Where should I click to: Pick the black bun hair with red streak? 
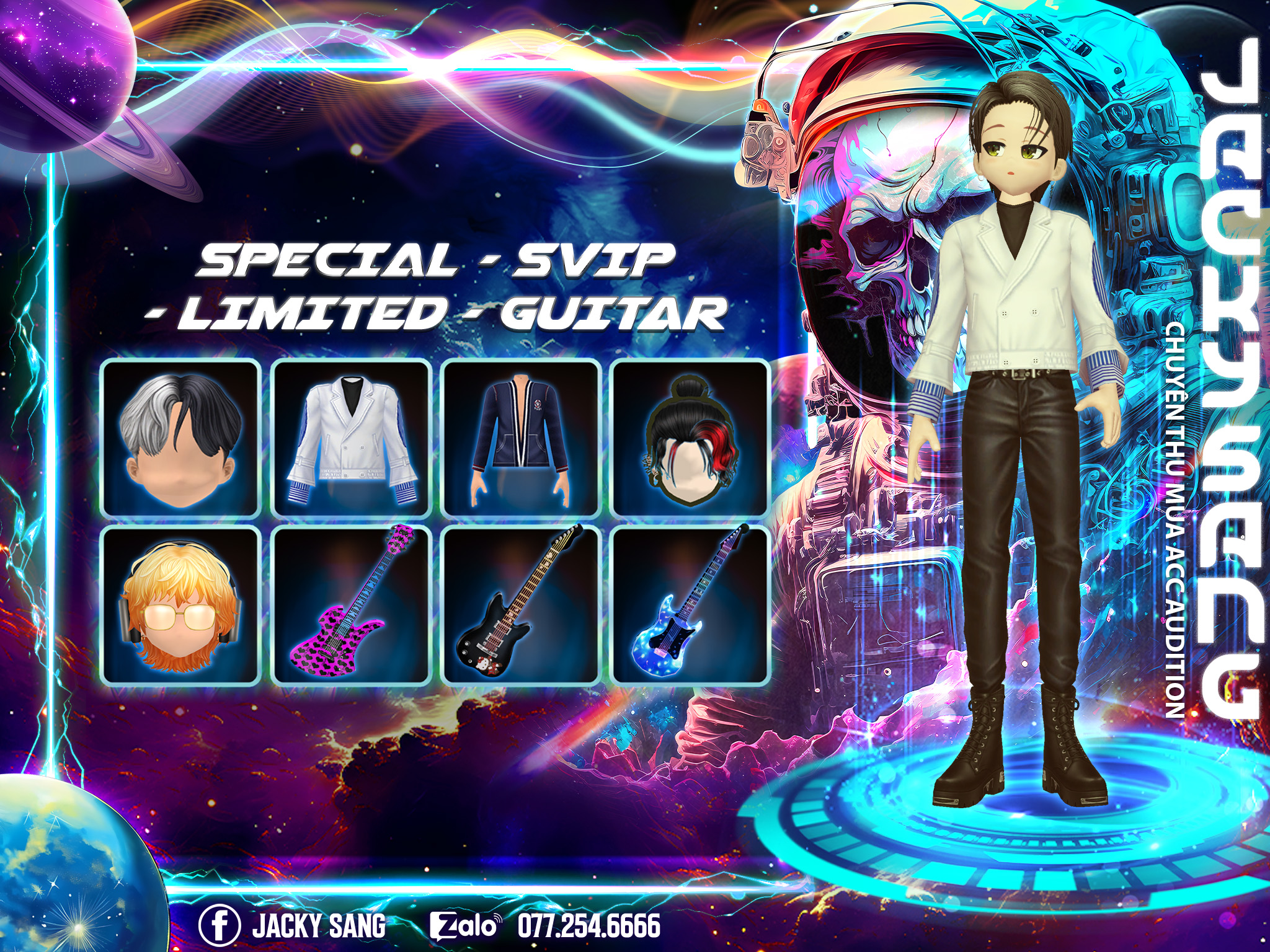(690, 439)
